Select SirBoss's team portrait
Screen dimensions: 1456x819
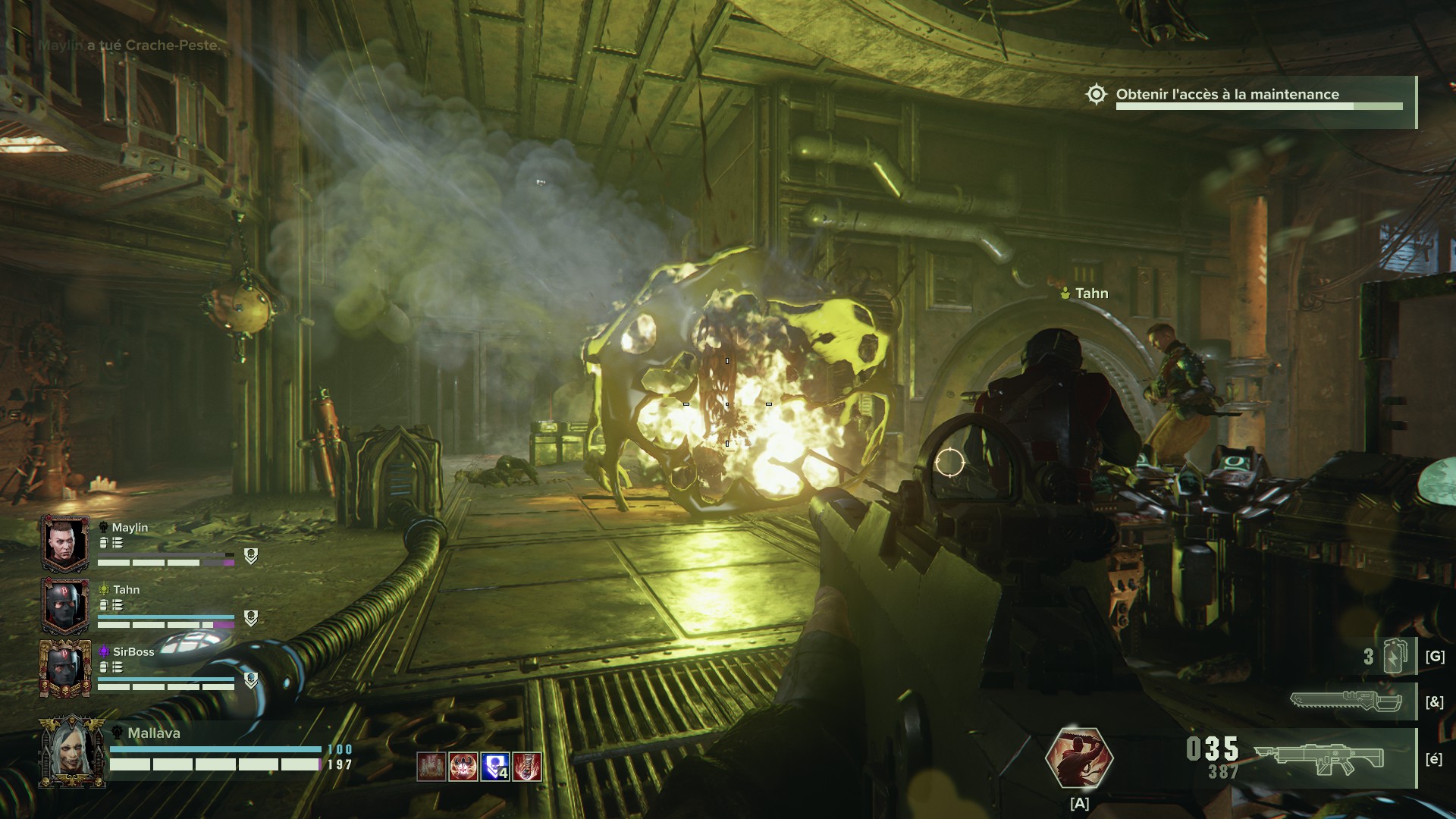(65, 668)
